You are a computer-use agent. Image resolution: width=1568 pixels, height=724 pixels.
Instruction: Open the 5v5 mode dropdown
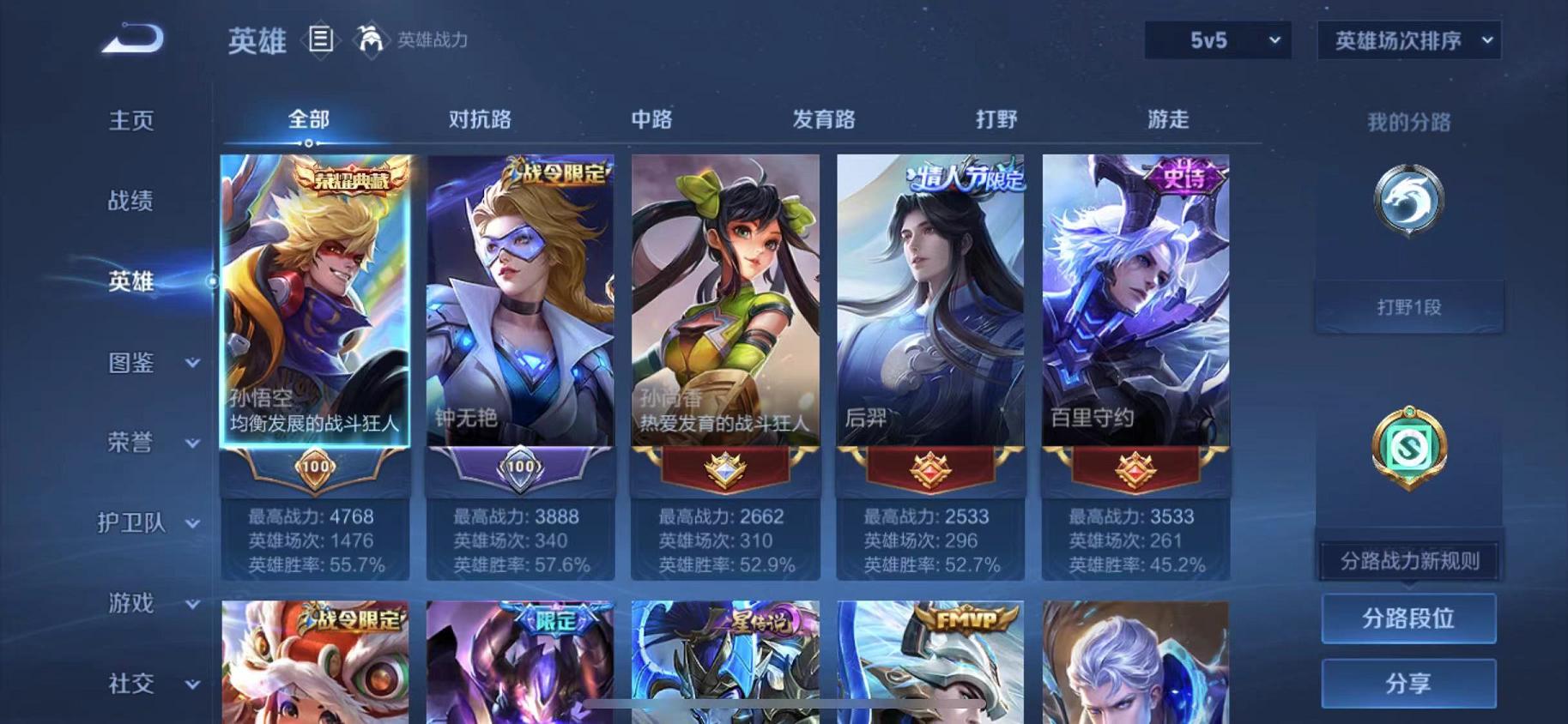point(1216,40)
